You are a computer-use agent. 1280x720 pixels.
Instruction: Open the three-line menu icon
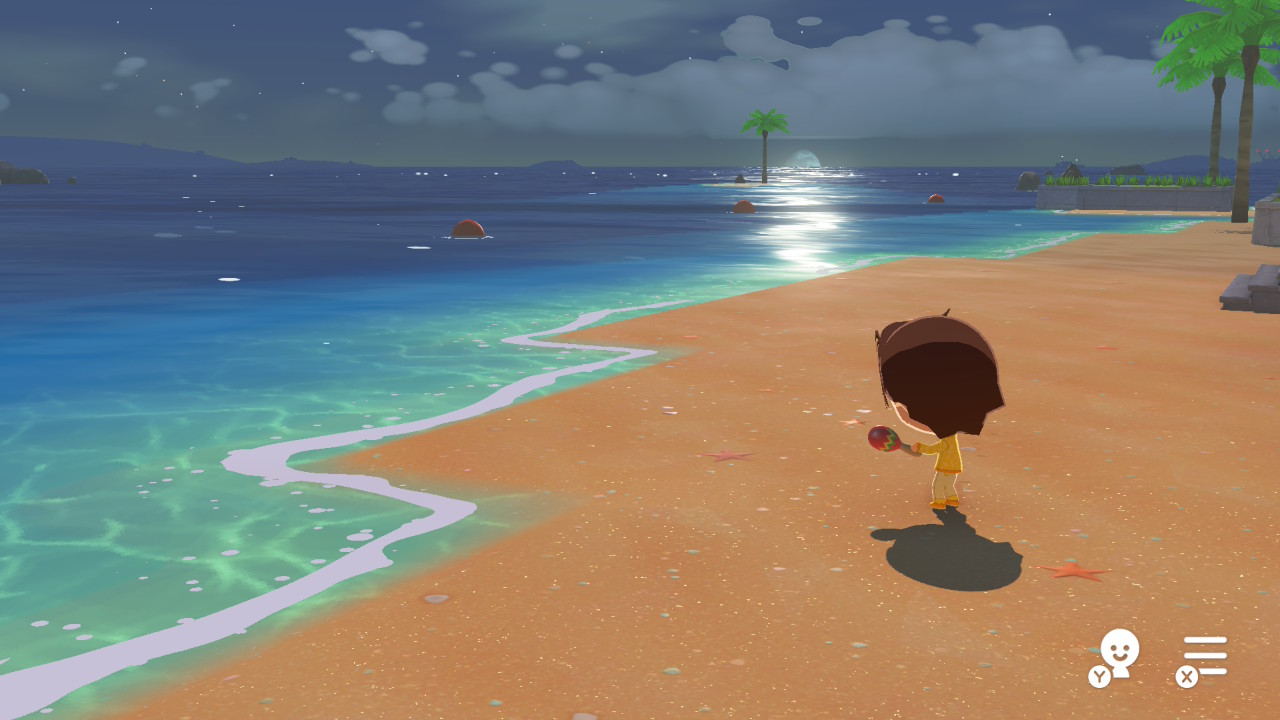[1205, 655]
